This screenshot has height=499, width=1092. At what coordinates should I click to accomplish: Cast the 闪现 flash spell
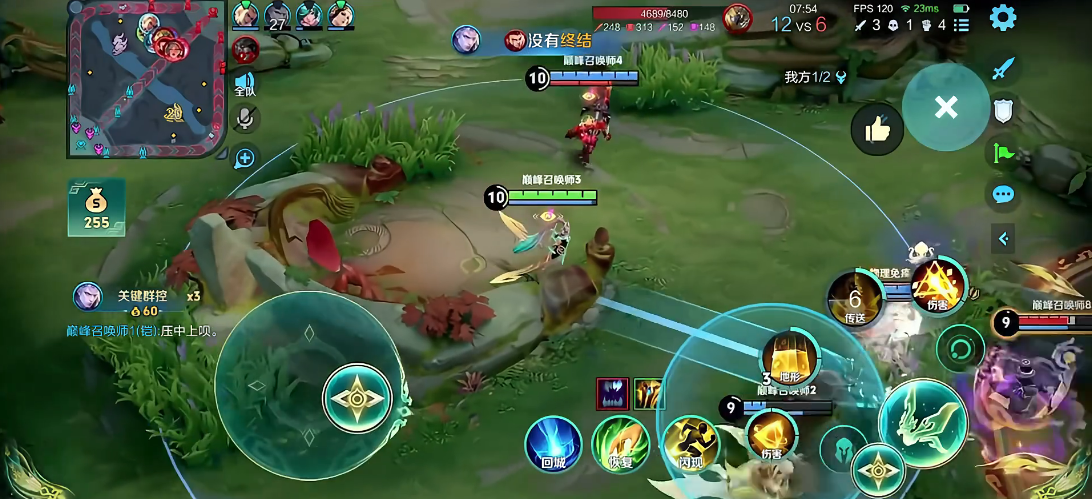(x=690, y=443)
